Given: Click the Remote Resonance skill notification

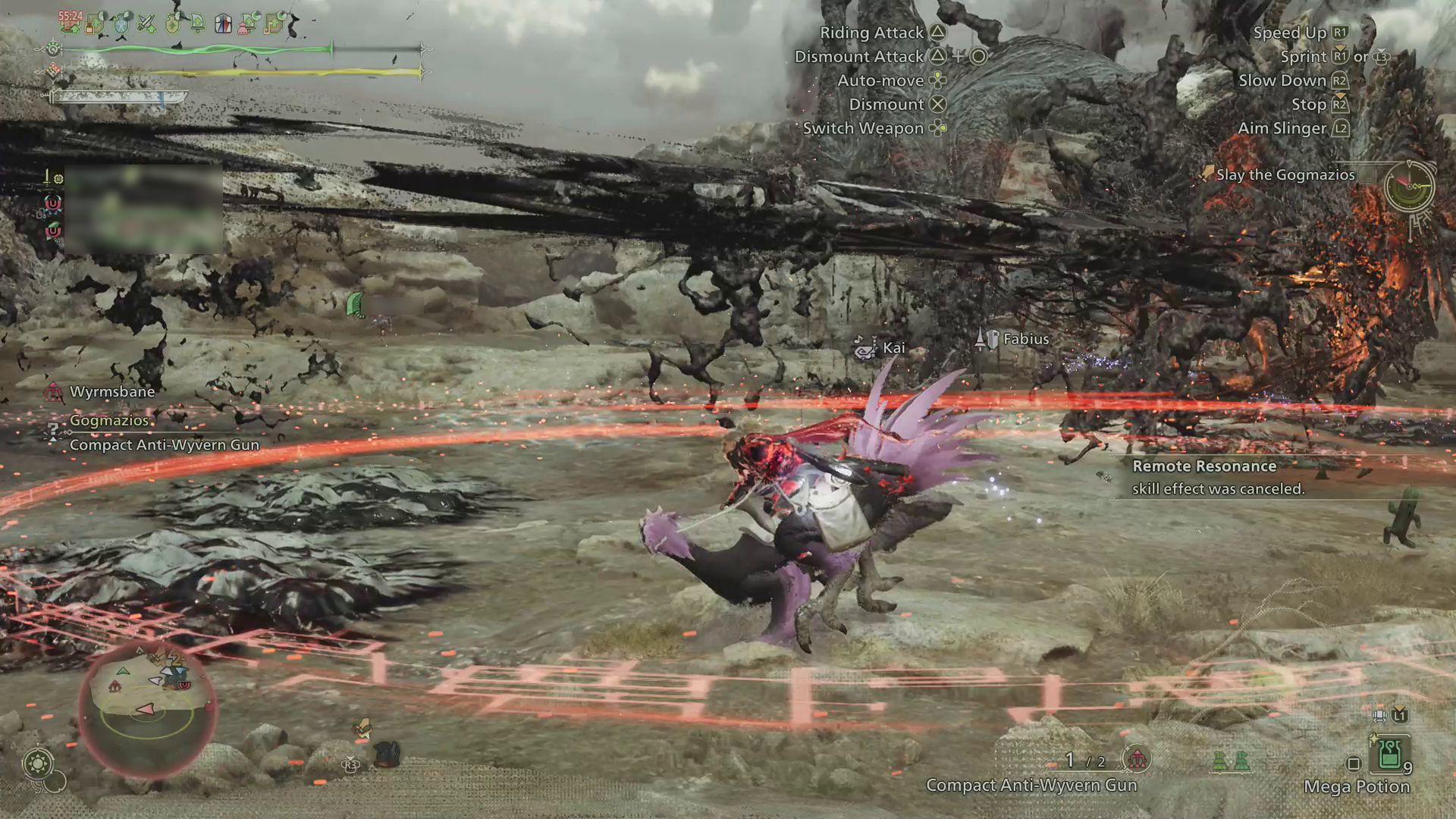Looking at the screenshot, I should pos(1218,478).
